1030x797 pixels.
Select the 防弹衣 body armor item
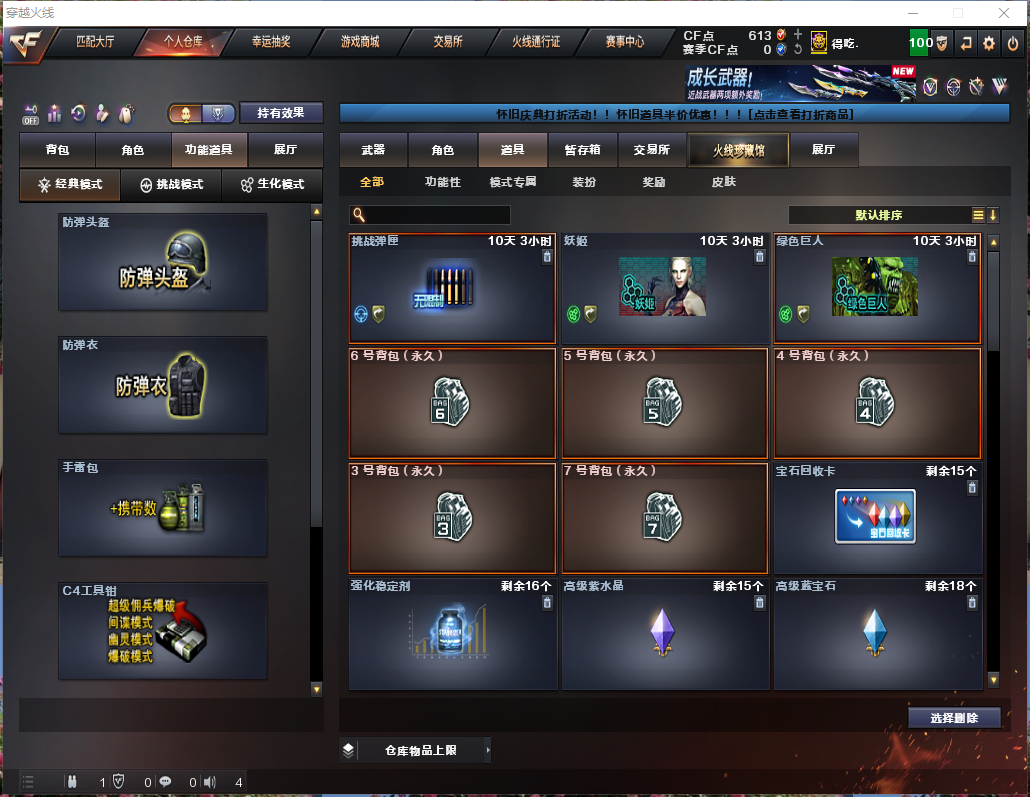tap(163, 385)
